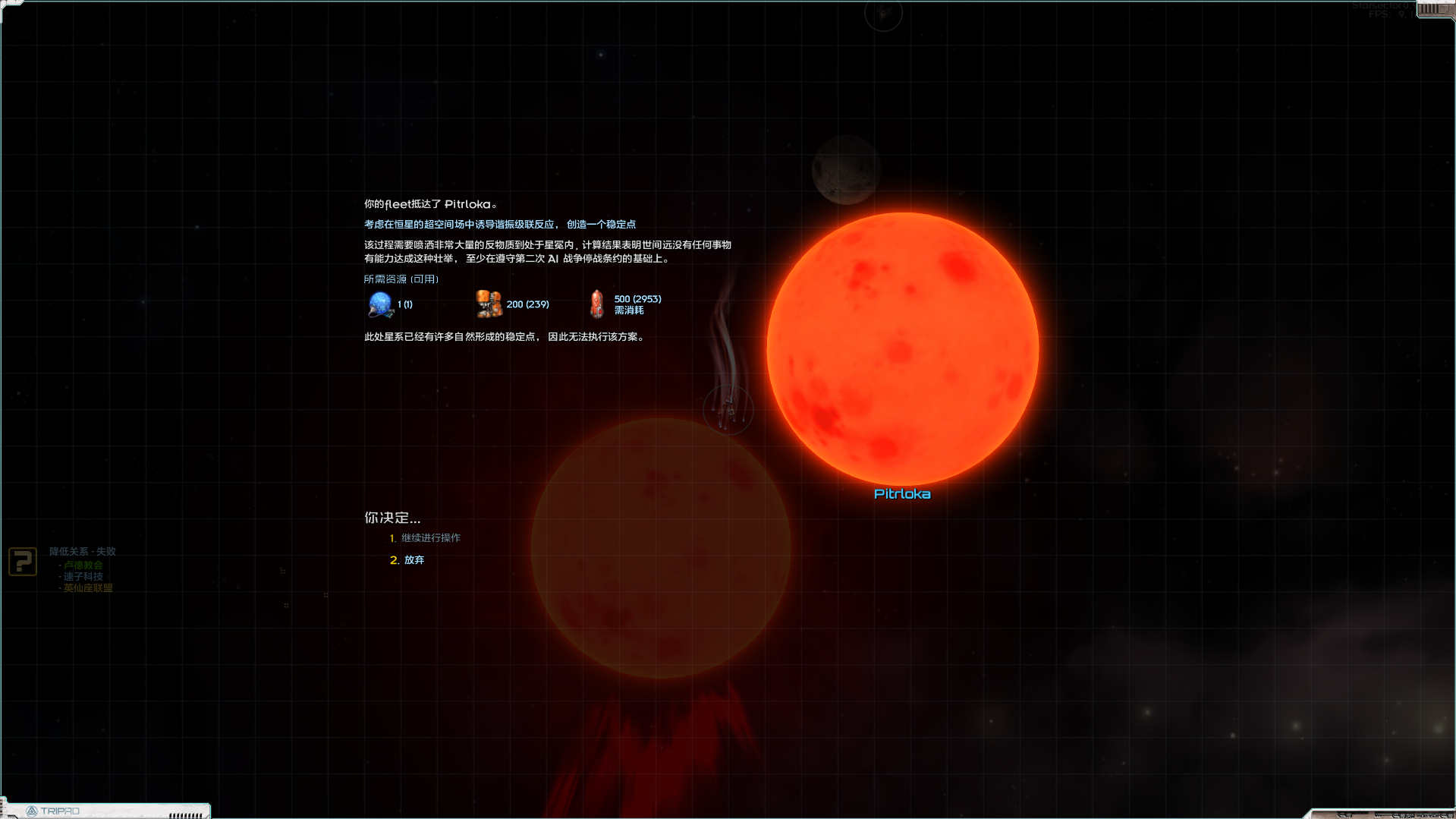Choose option 1 继续进行操作
Screen dimensions: 1456x819
pyautogui.click(x=430, y=538)
